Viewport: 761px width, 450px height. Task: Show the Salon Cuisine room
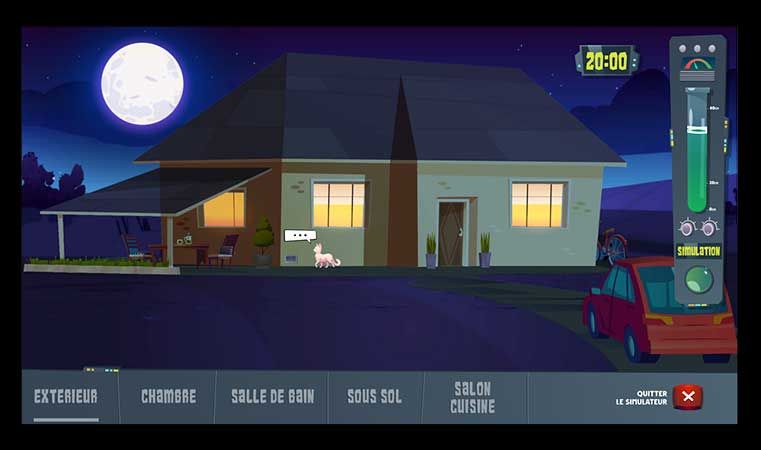pyautogui.click(x=473, y=397)
